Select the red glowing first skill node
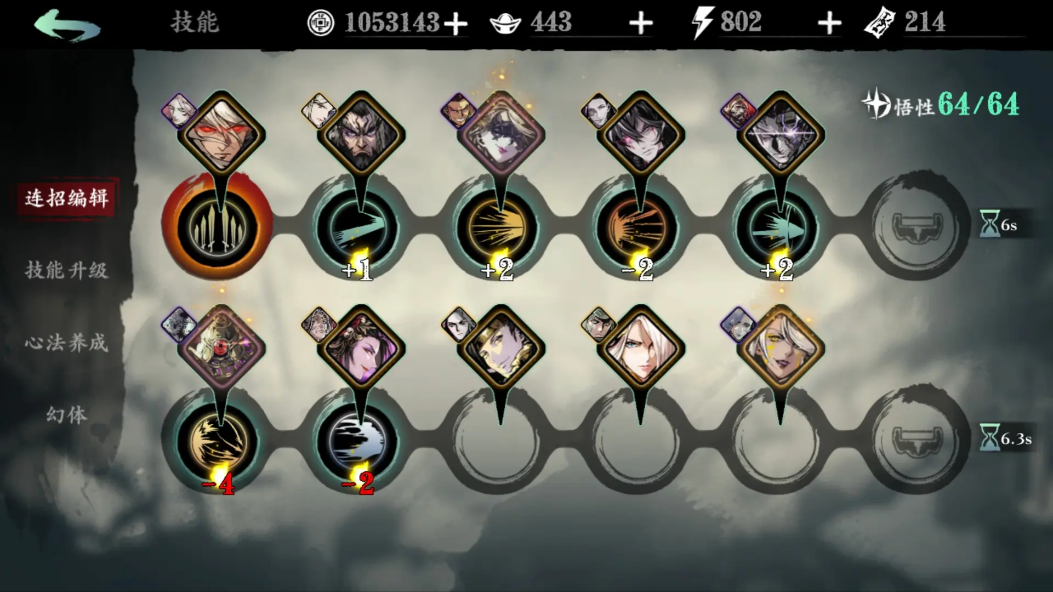 pyautogui.click(x=220, y=227)
